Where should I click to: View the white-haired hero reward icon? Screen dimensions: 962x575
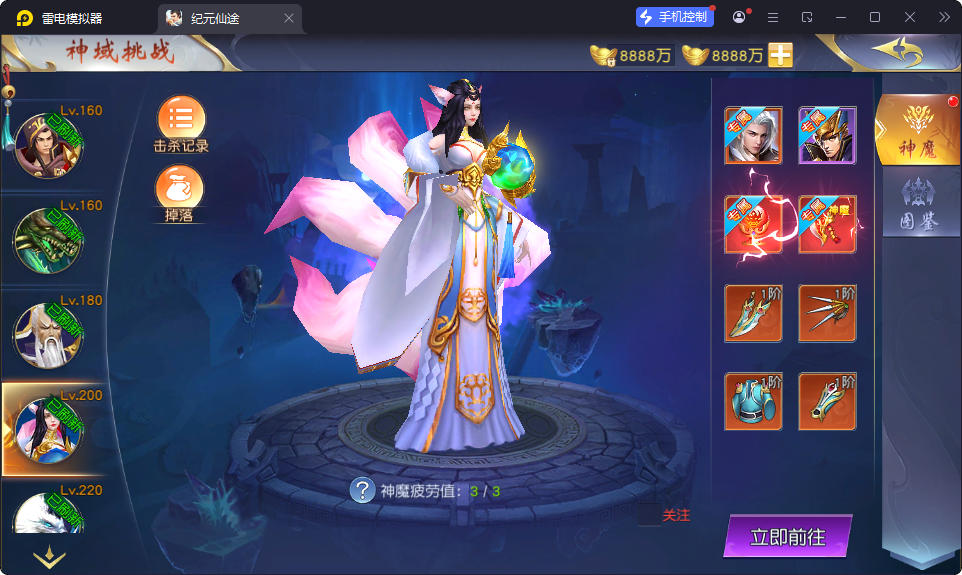(x=753, y=135)
